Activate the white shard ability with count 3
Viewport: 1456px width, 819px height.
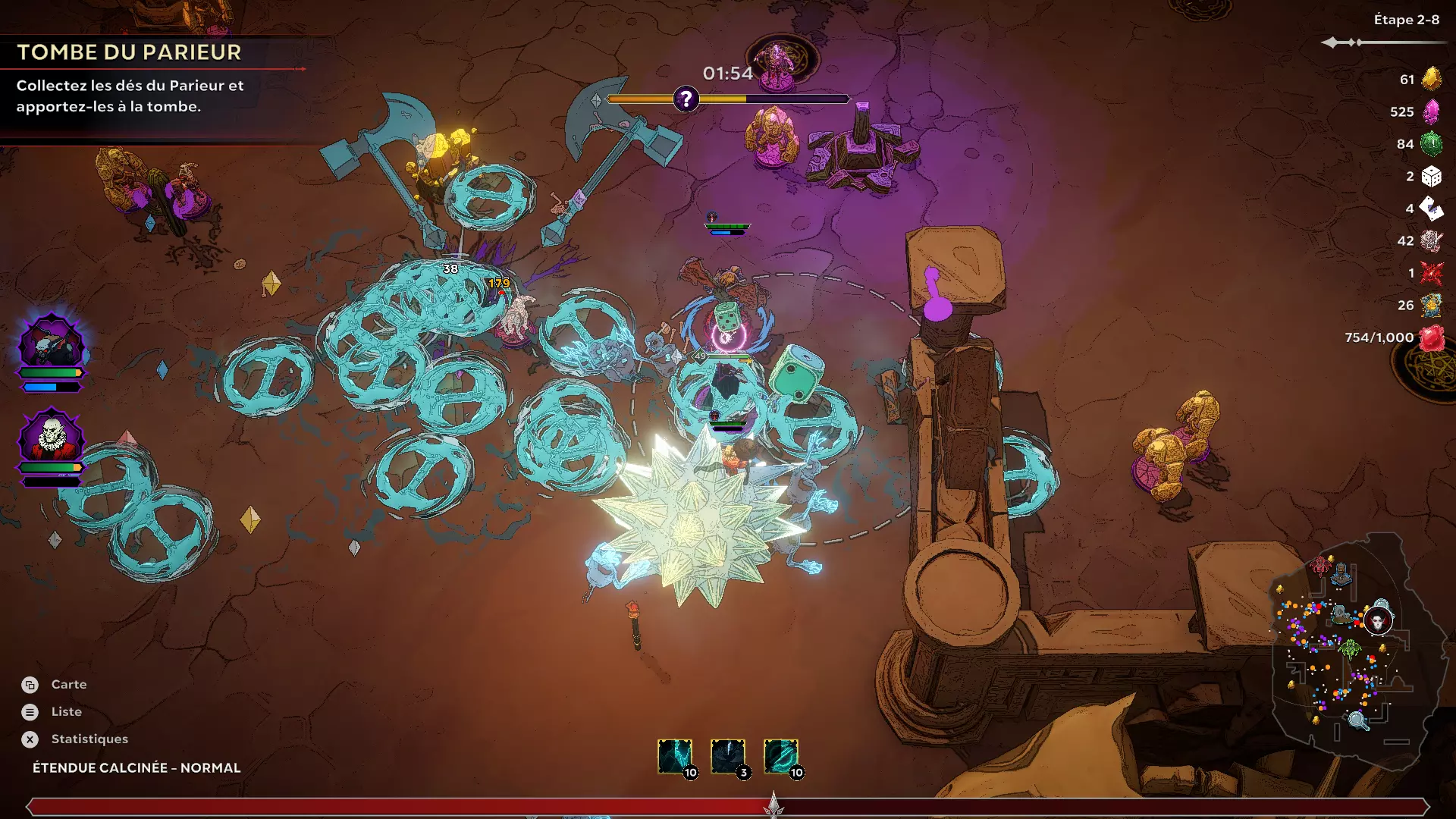(727, 756)
